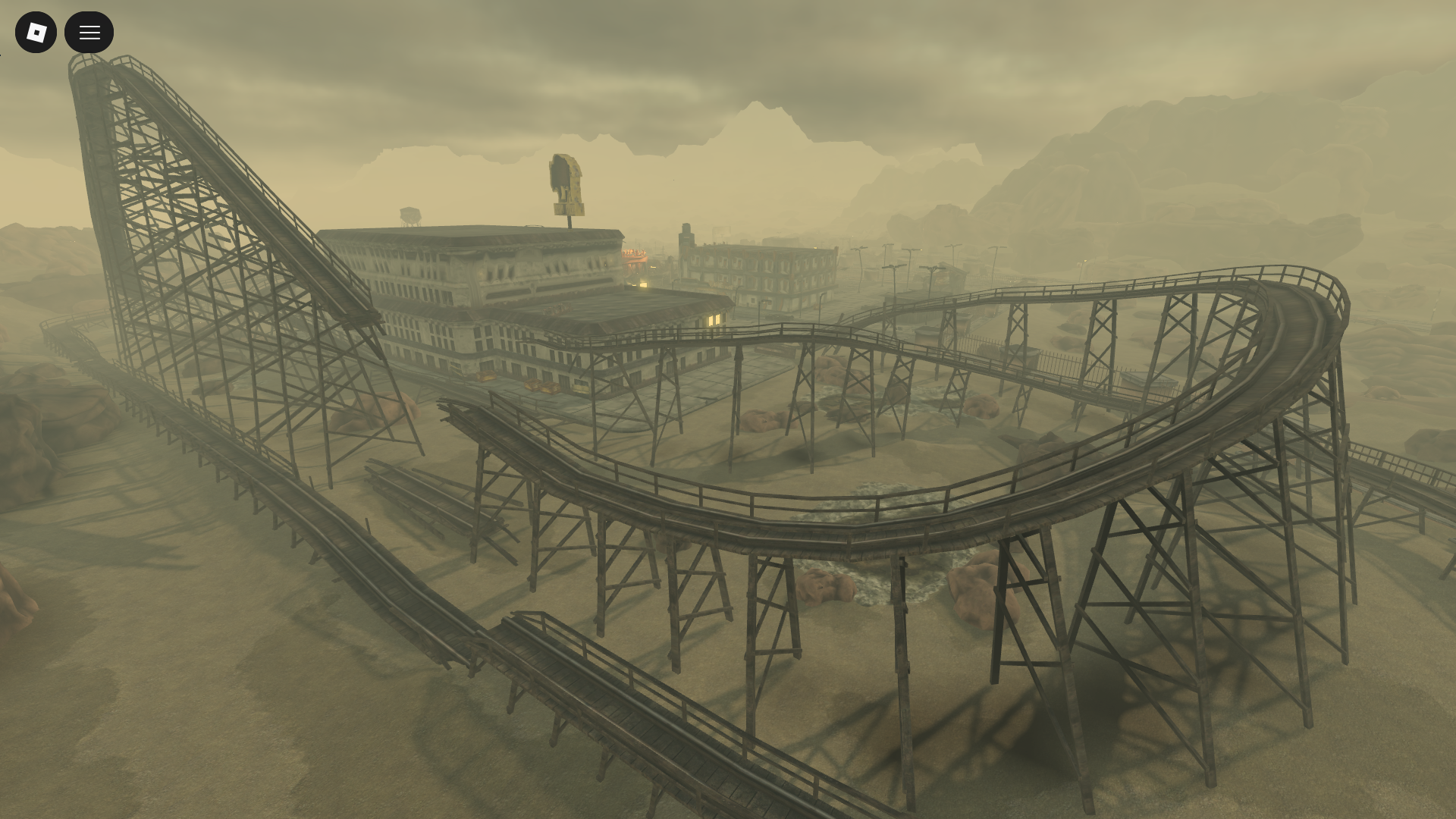Open the Roblox logo menu

36,32
